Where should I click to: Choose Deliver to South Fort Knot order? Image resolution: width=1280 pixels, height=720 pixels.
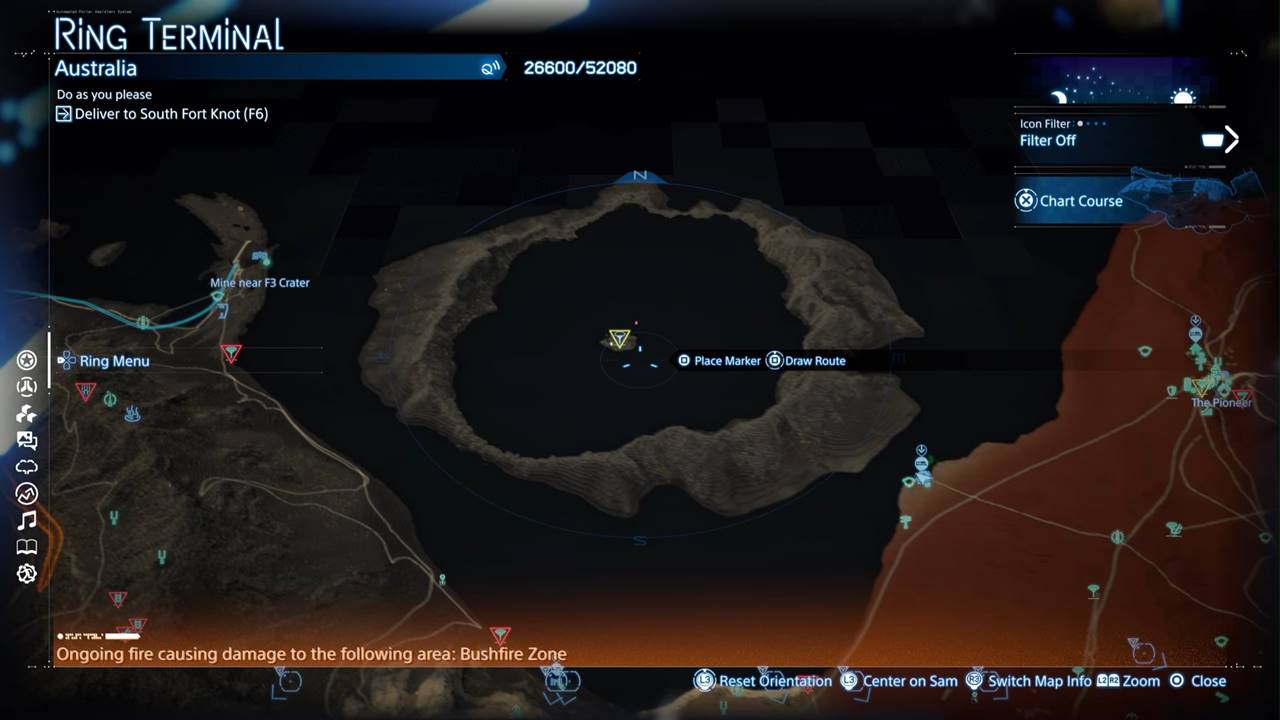[171, 114]
